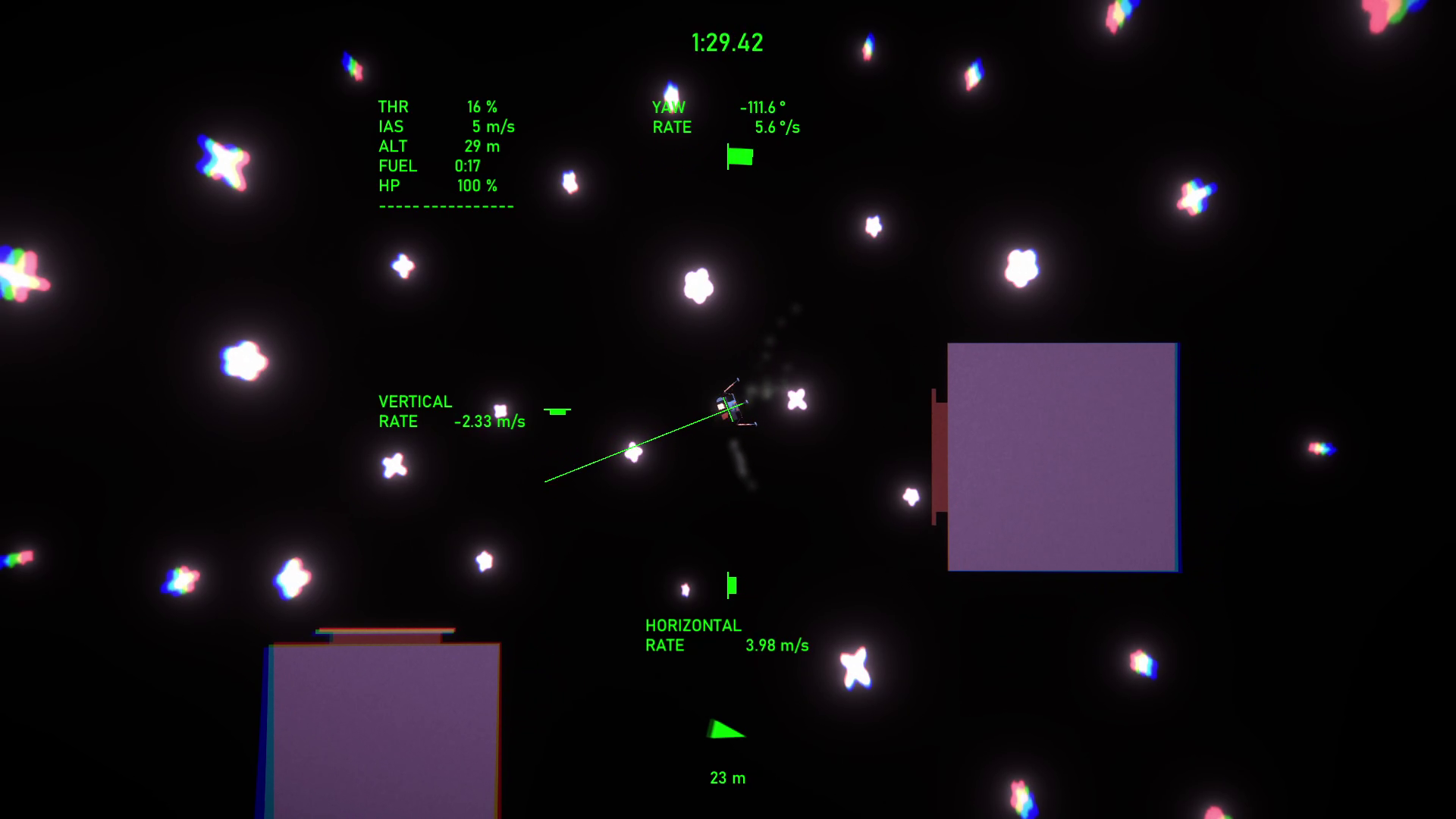
Task: Click the green horizontal rate flag marker
Action: tap(731, 585)
